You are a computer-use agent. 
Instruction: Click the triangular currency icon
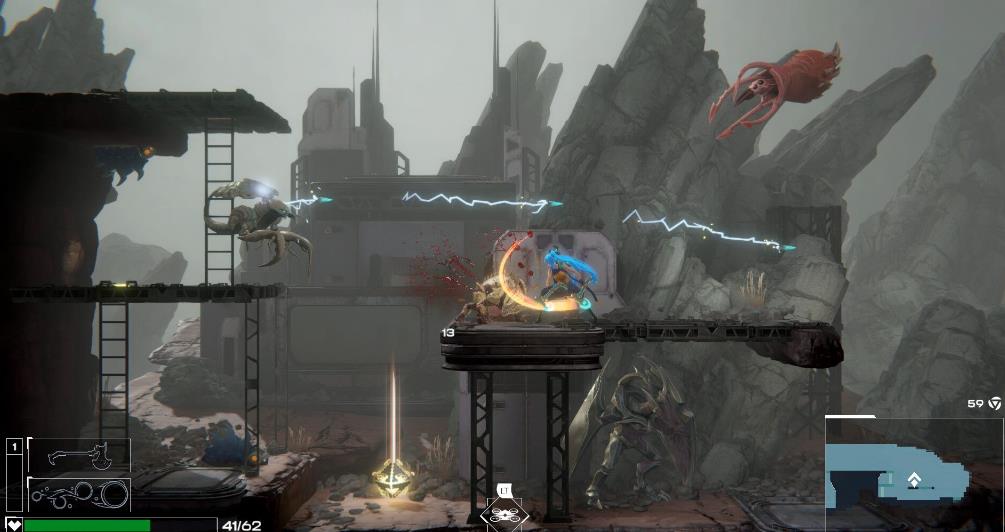[995, 404]
